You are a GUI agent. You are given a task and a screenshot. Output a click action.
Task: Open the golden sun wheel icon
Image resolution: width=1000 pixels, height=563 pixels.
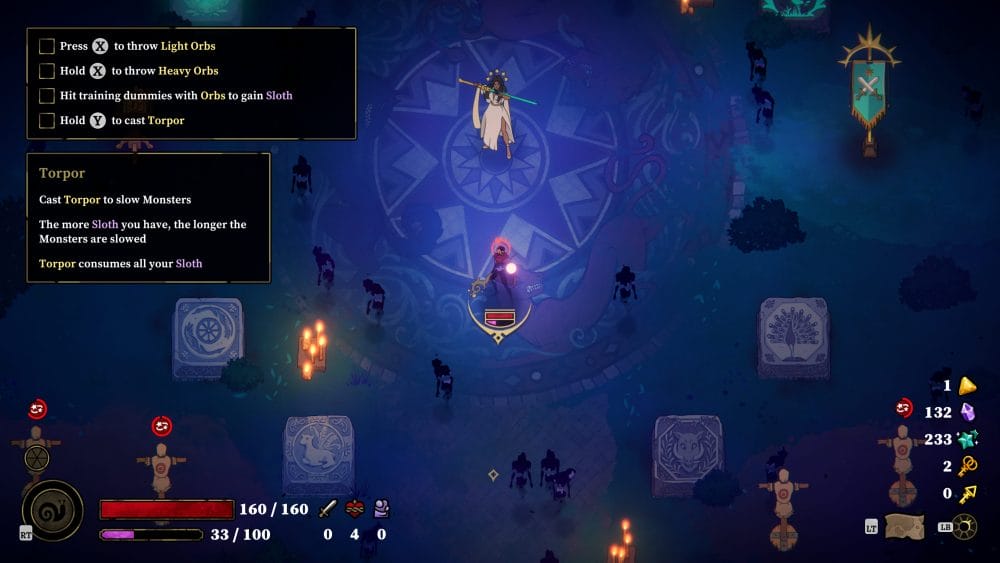(966, 526)
